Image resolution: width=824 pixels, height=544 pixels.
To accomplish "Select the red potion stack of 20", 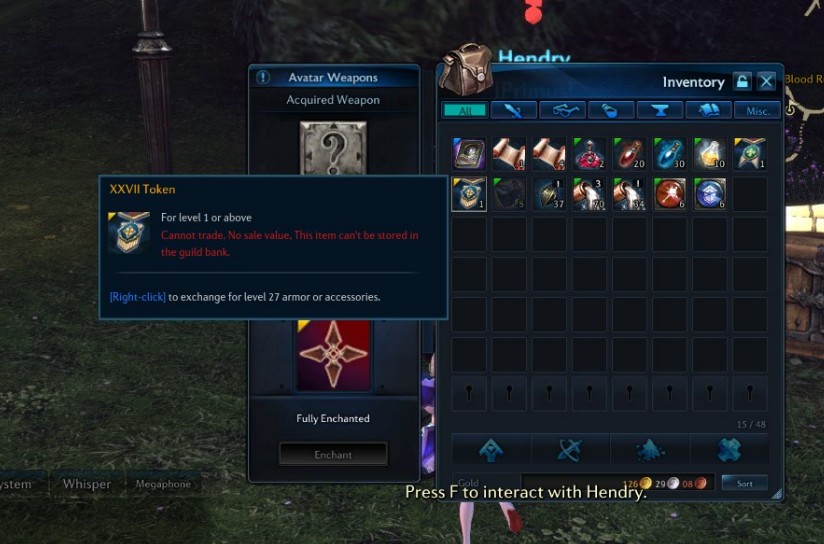I will pos(630,153).
